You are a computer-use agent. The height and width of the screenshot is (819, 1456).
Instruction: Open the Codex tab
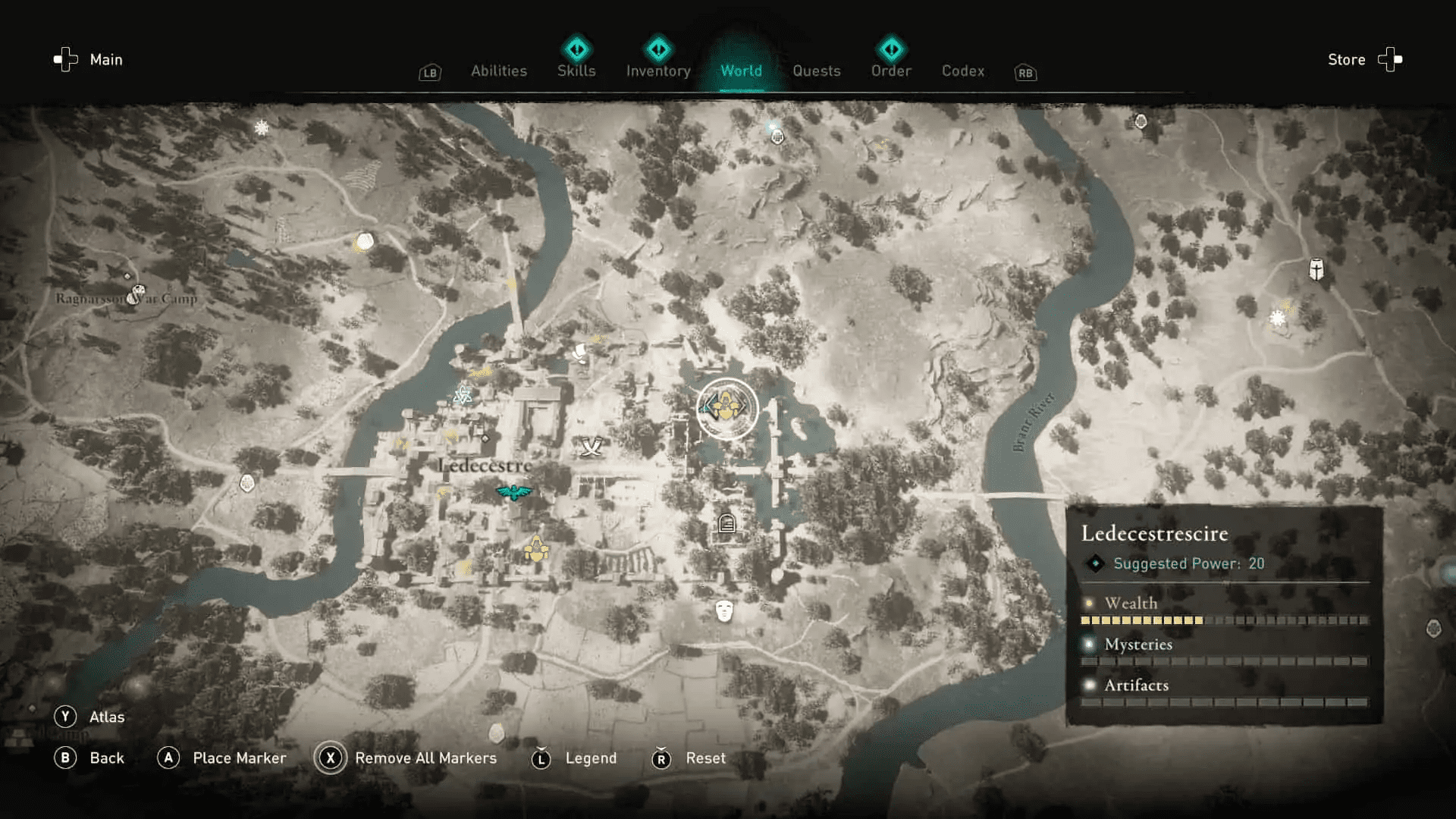962,71
